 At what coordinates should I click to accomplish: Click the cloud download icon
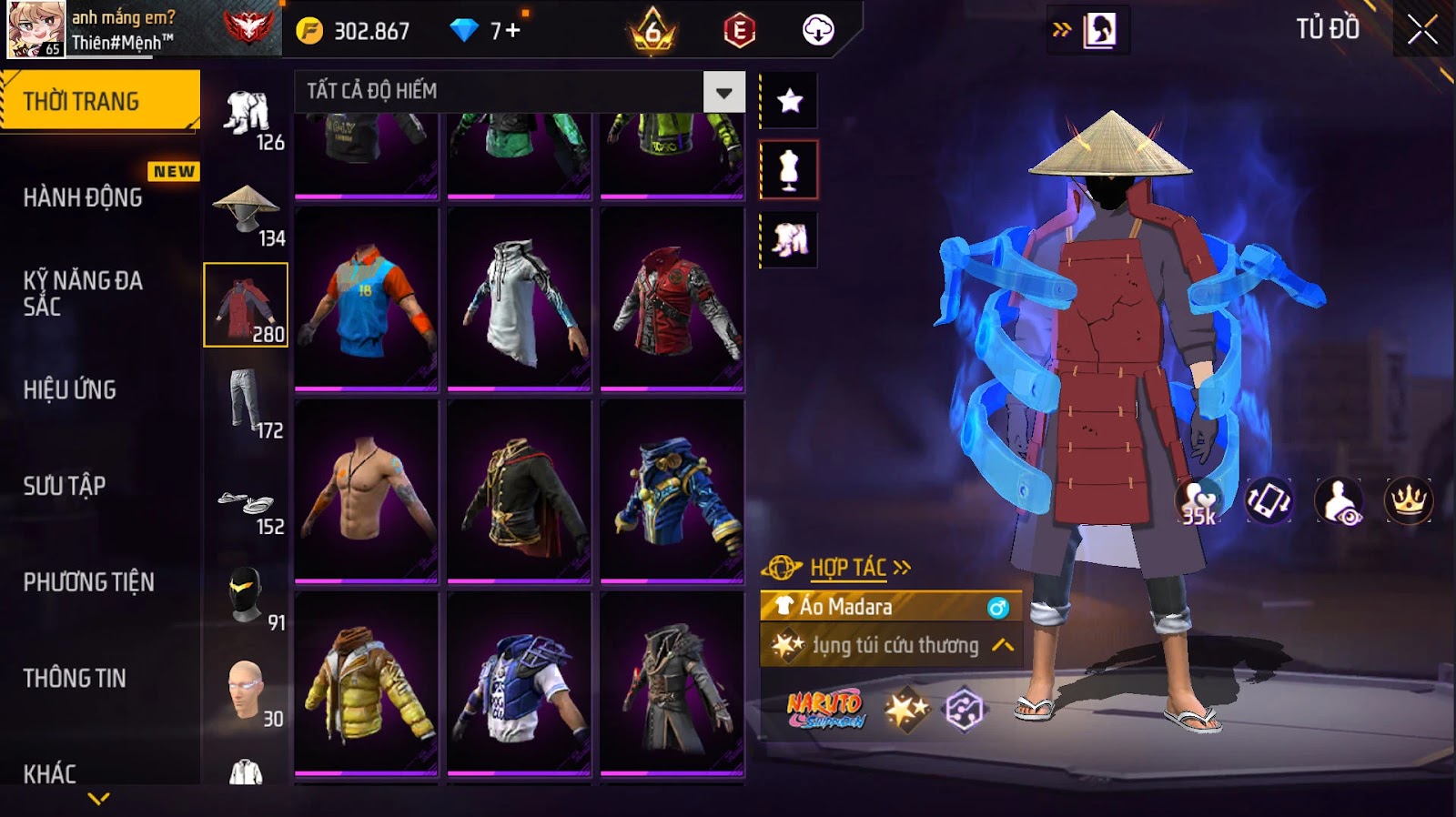tap(818, 30)
